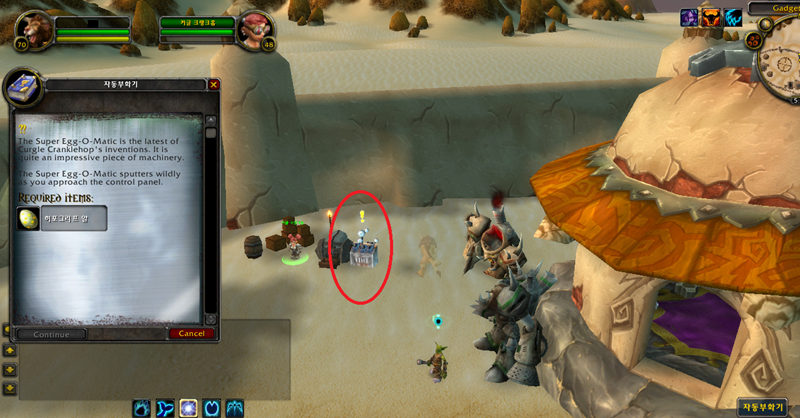Activate the bear paw shapeshift form
The image size is (800, 418).
point(142,408)
